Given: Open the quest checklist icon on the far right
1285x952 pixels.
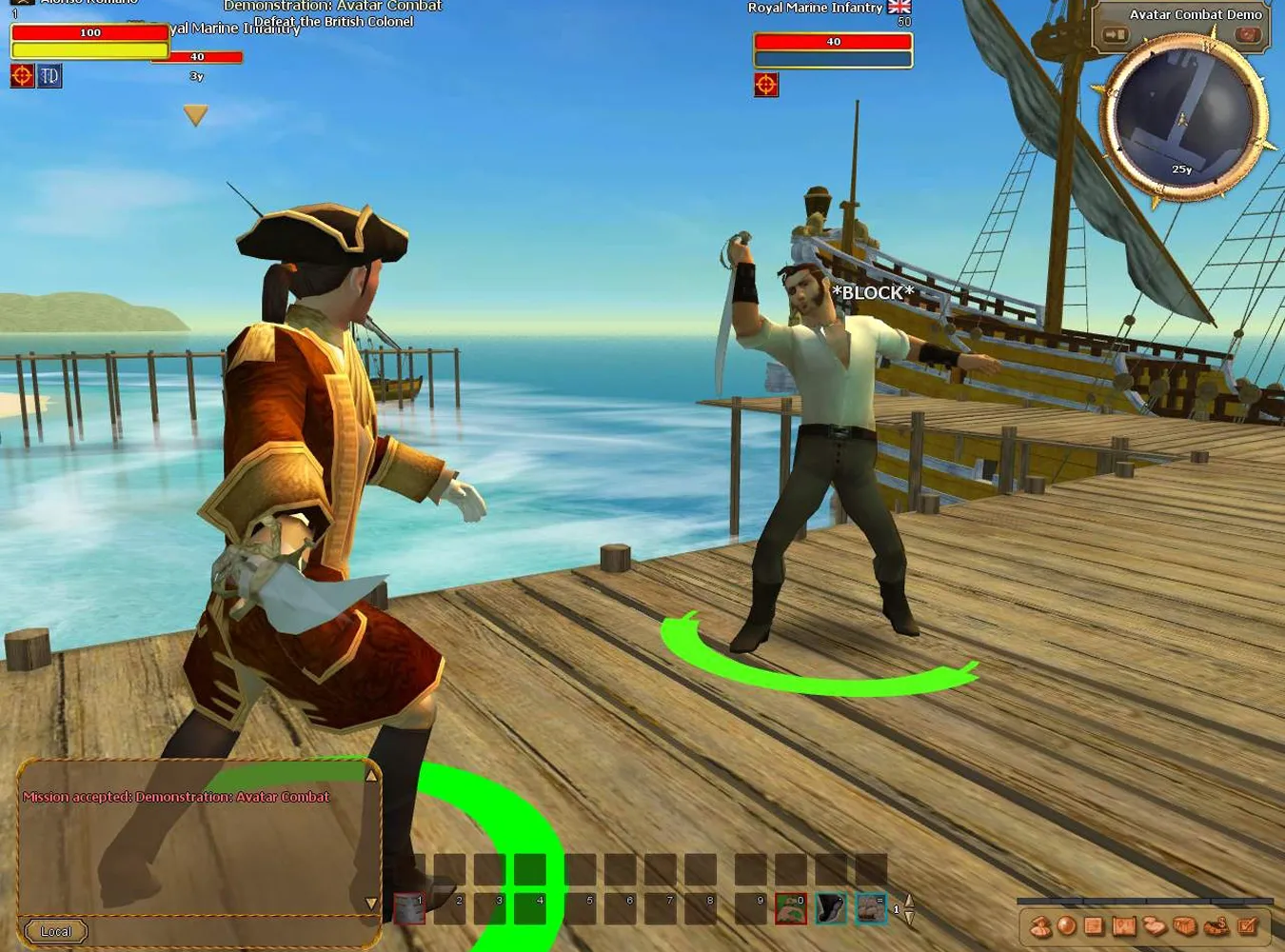Looking at the screenshot, I should click(1247, 926).
